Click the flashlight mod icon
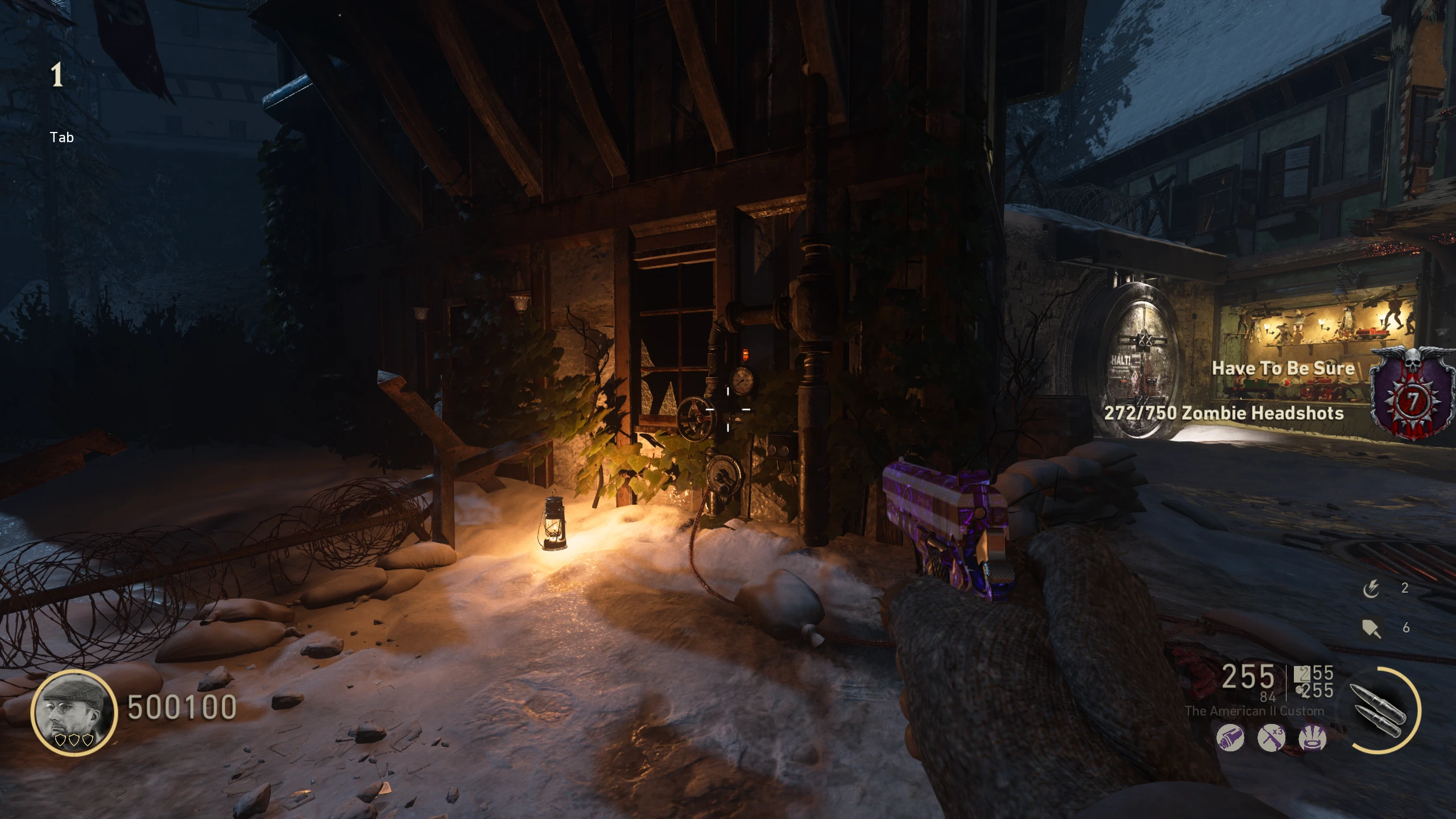The width and height of the screenshot is (1456, 819). [1230, 738]
